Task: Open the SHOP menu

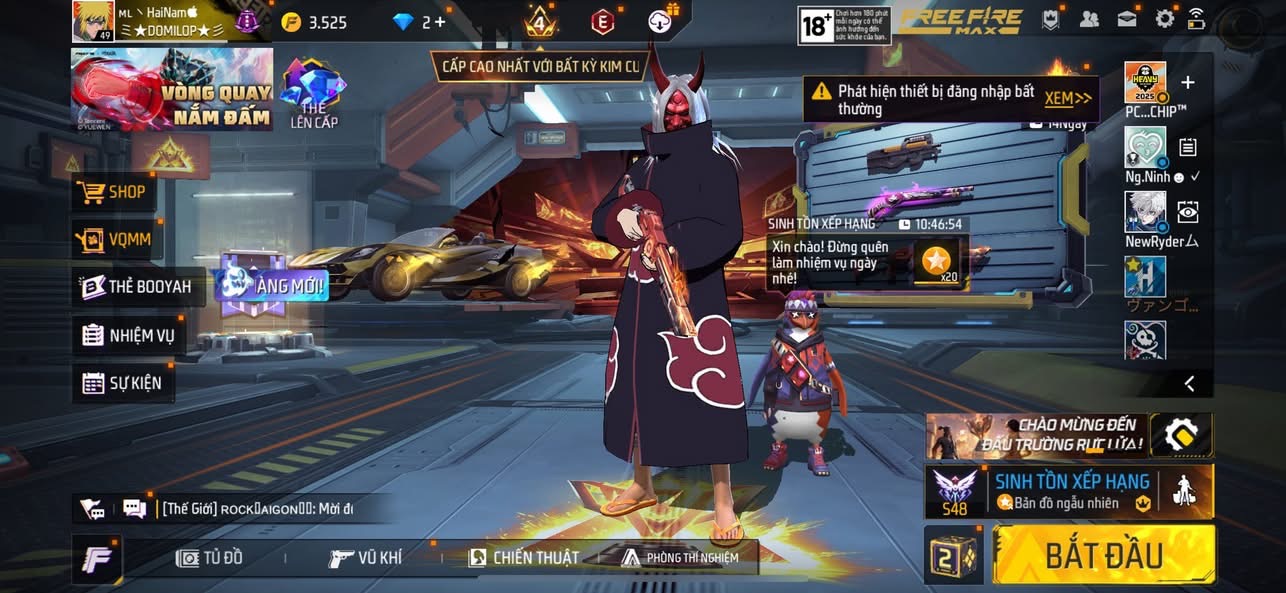Action: click(114, 192)
